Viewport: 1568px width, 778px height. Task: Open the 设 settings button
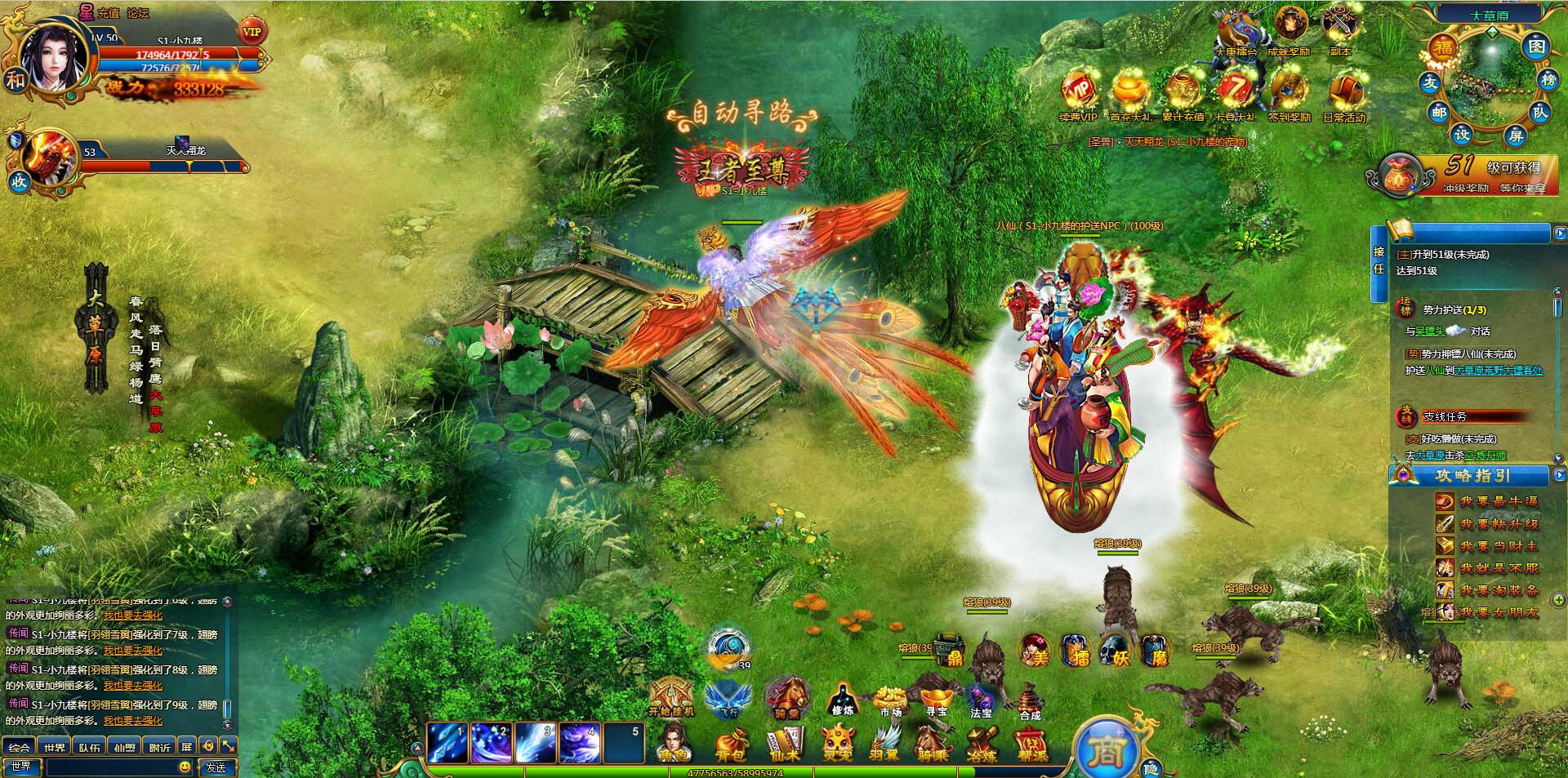[x=1462, y=134]
